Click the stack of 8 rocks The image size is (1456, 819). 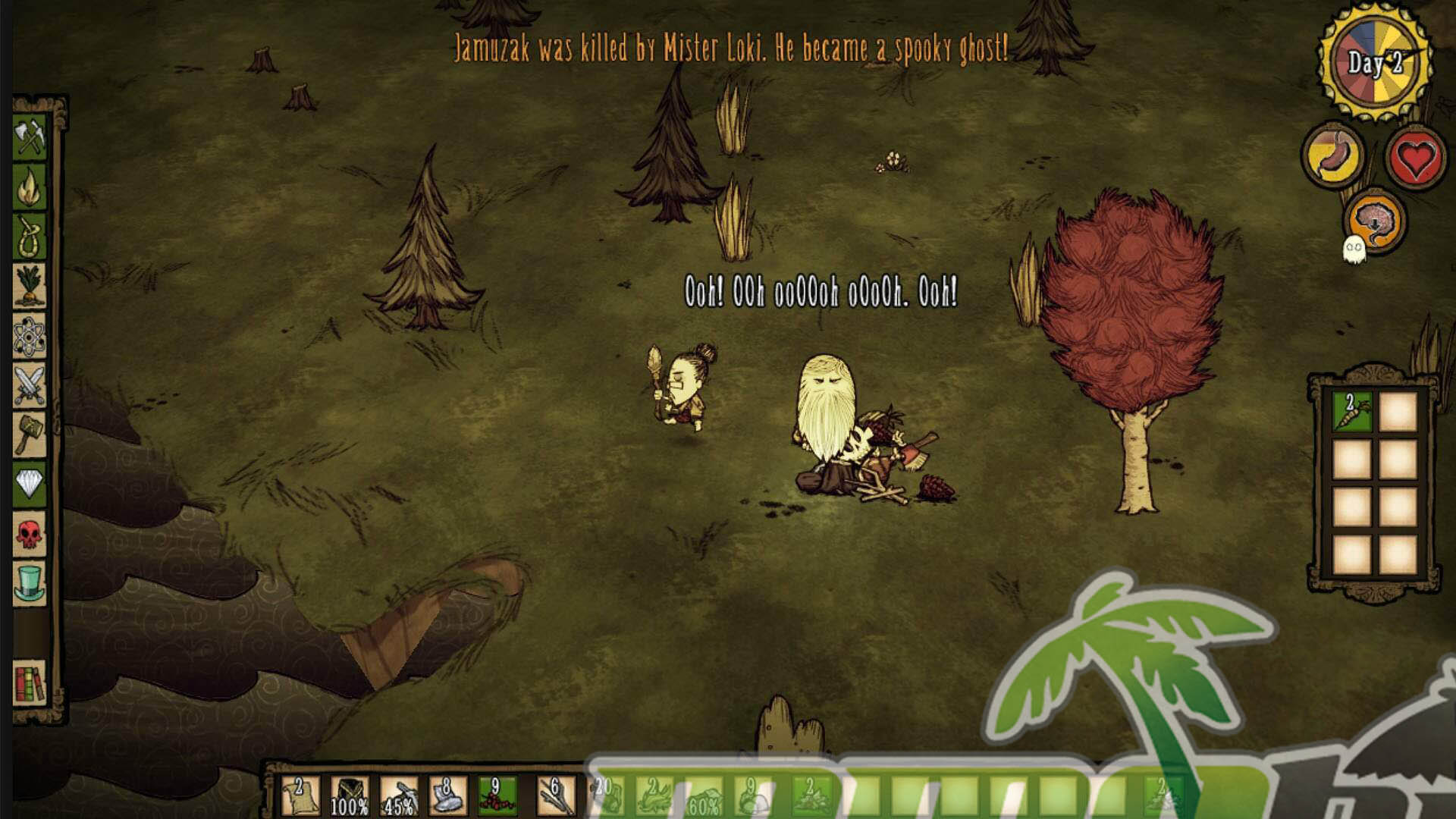click(x=447, y=796)
